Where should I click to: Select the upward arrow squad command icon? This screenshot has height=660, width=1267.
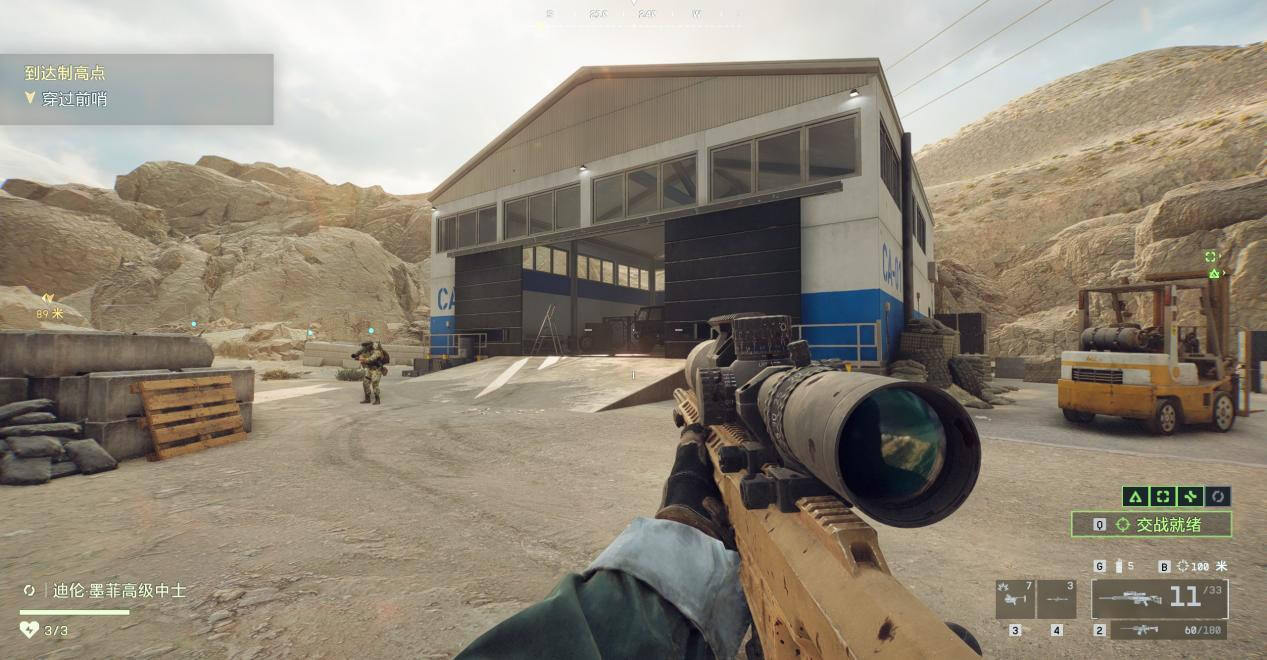tap(1134, 496)
